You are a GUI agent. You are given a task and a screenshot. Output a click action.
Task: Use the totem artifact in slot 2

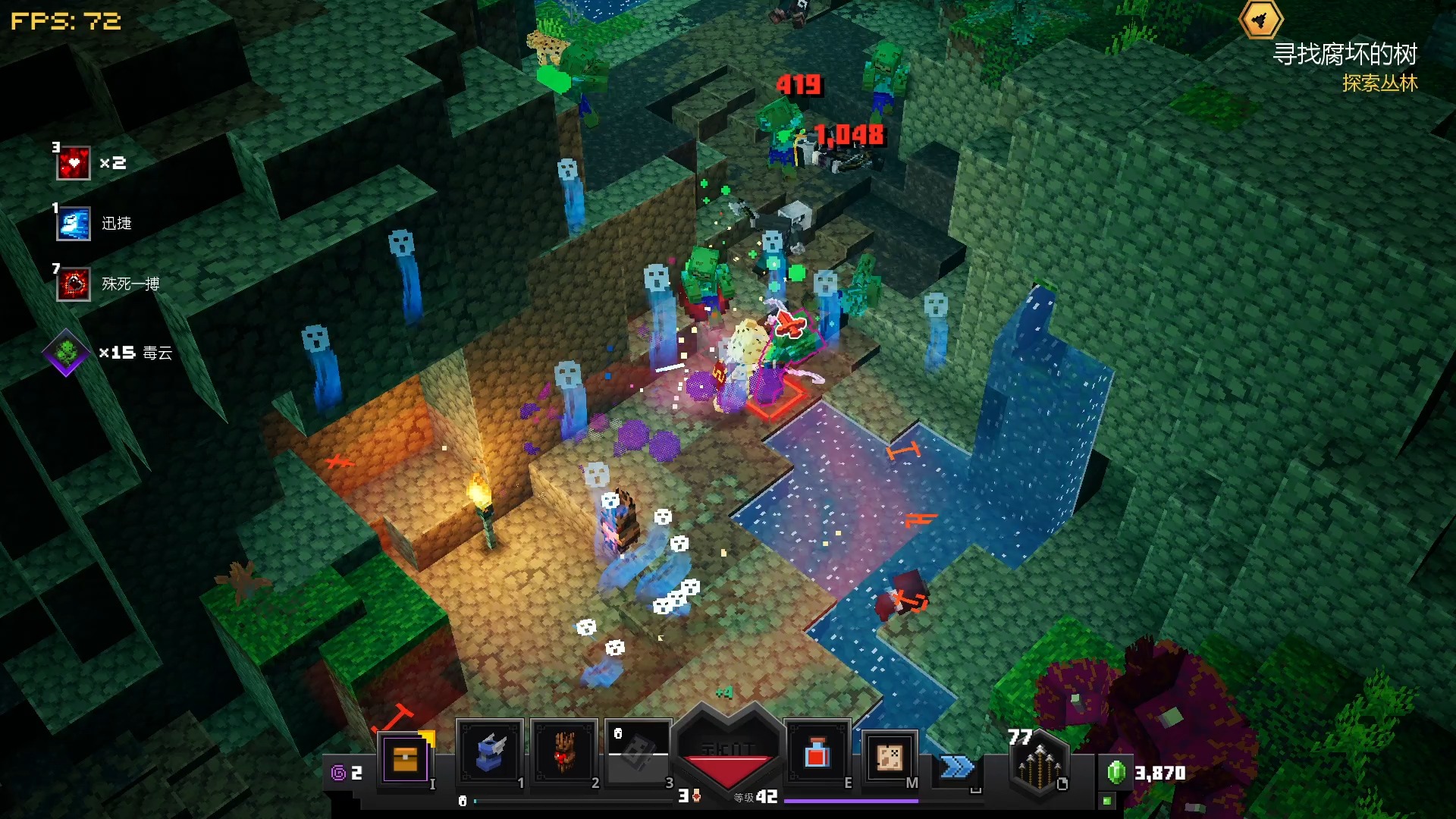pyautogui.click(x=563, y=753)
